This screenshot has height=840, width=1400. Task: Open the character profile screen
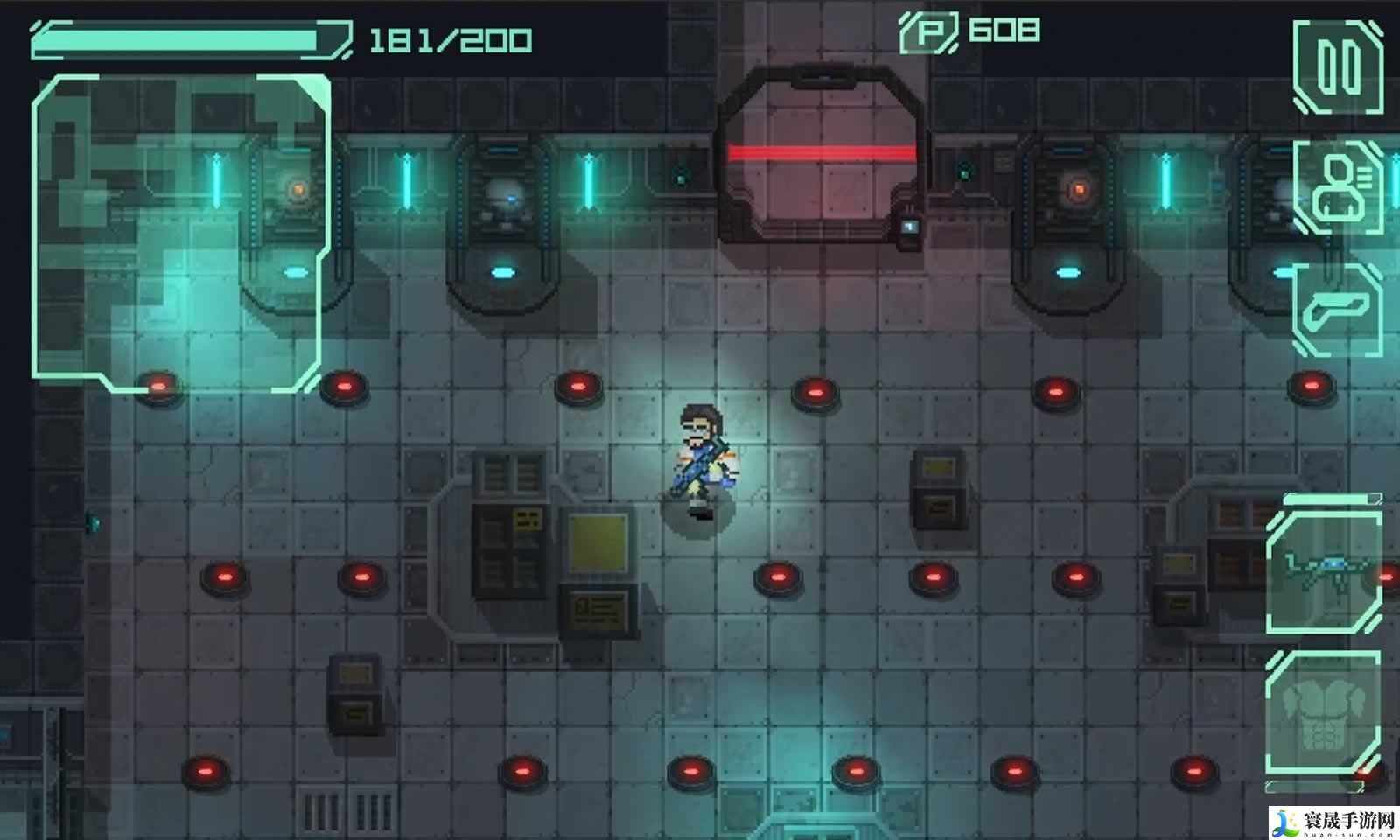click(x=1338, y=186)
